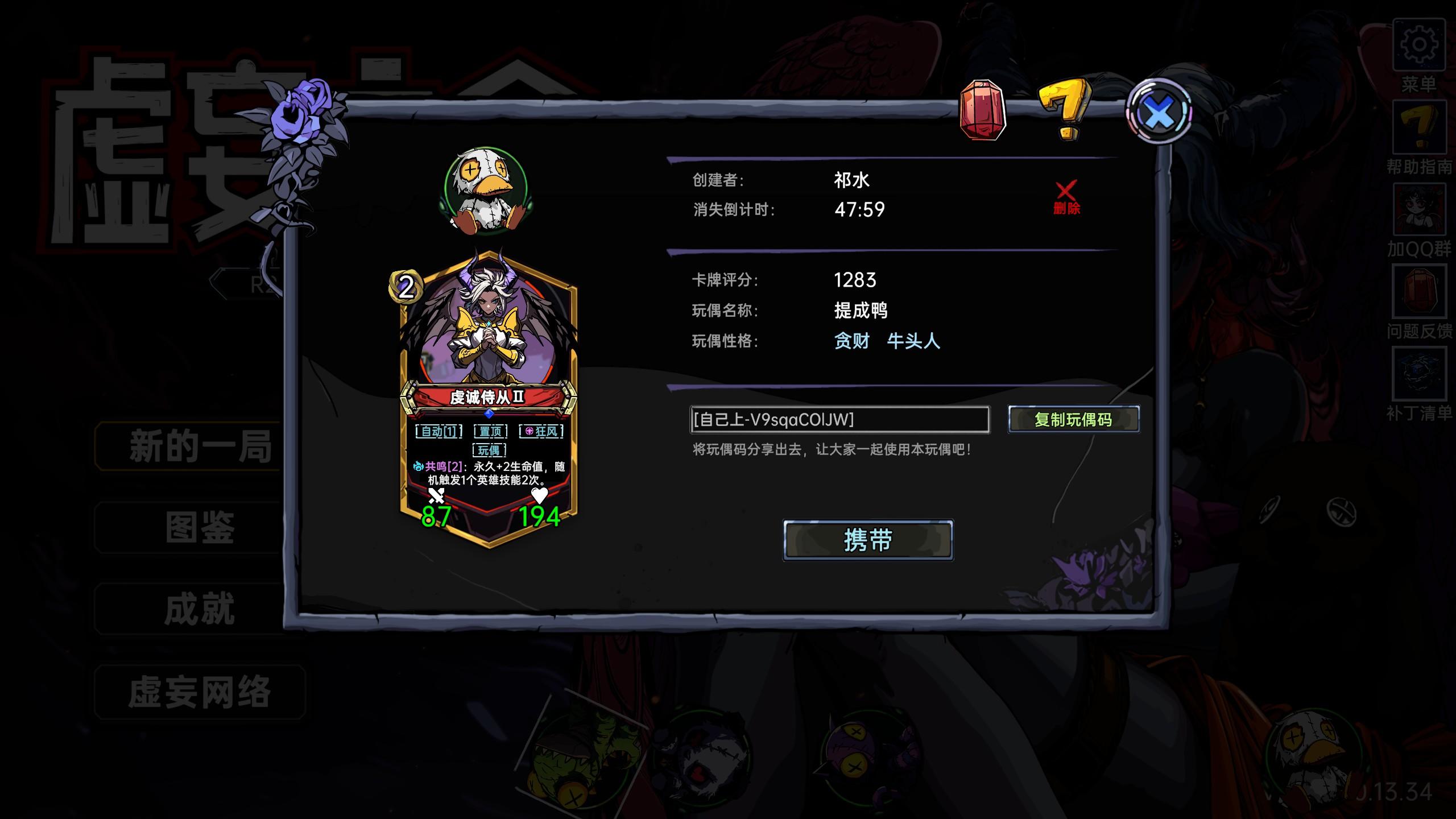This screenshot has width=1456, height=819.
Task: Click 复制玩偶码 to copy the code
Action: tap(1076, 420)
